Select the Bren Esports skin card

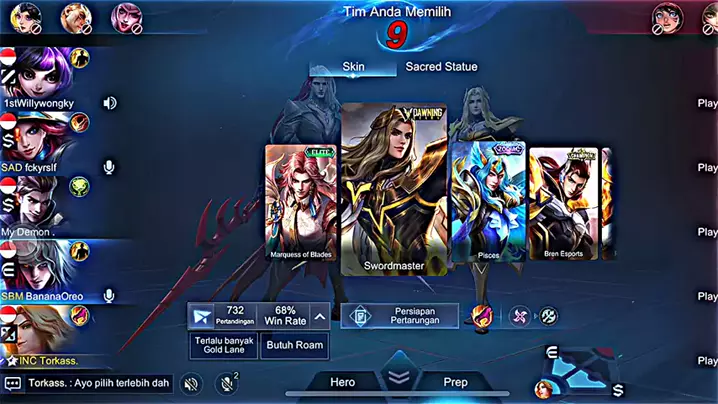click(x=563, y=205)
